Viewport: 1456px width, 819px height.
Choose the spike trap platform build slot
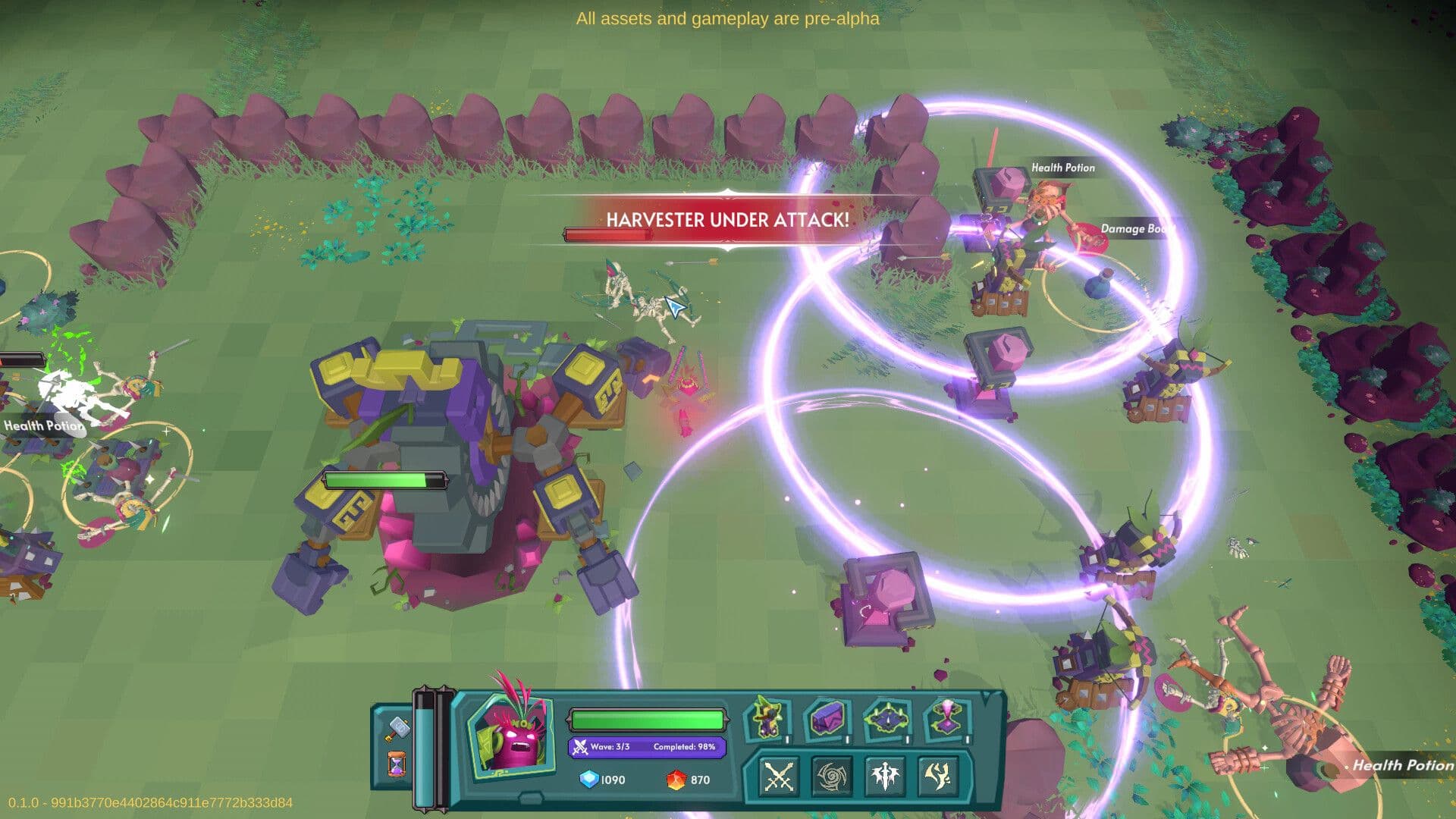point(886,719)
